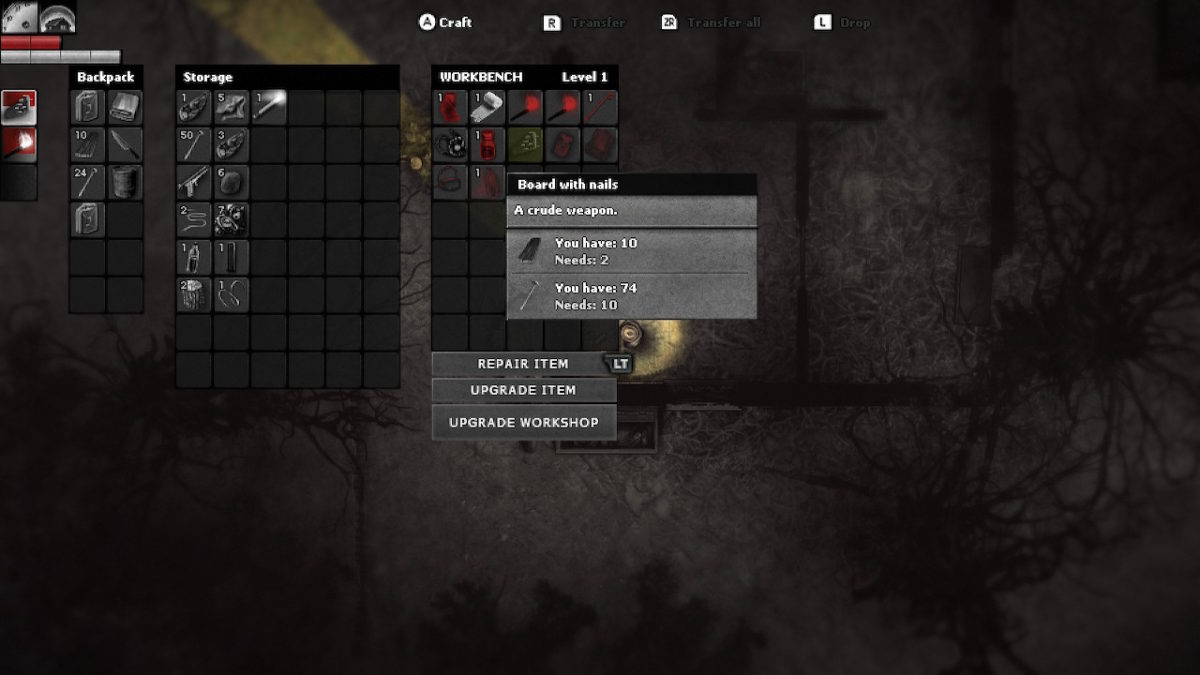The width and height of the screenshot is (1200, 675).
Task: Select the 24 nails stack in the backpack
Action: 88,182
